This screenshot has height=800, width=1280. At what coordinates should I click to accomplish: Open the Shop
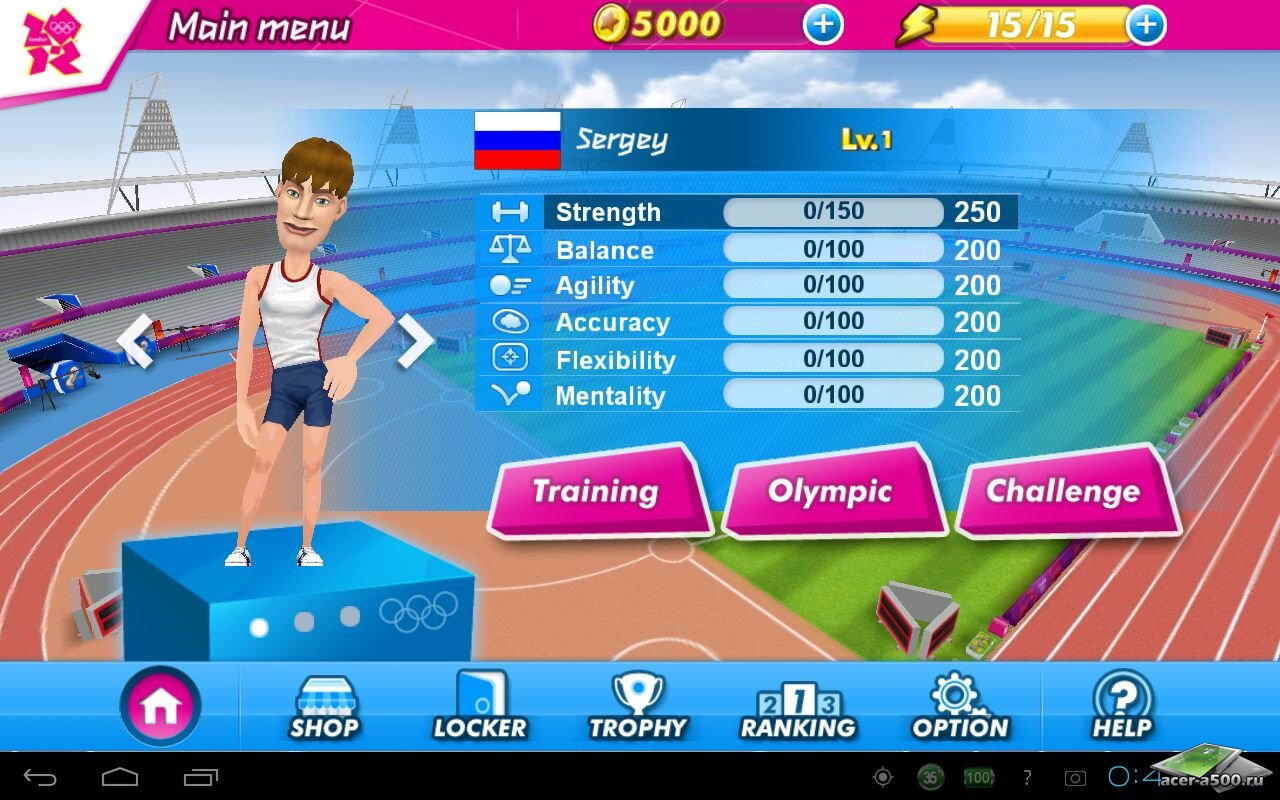[324, 706]
